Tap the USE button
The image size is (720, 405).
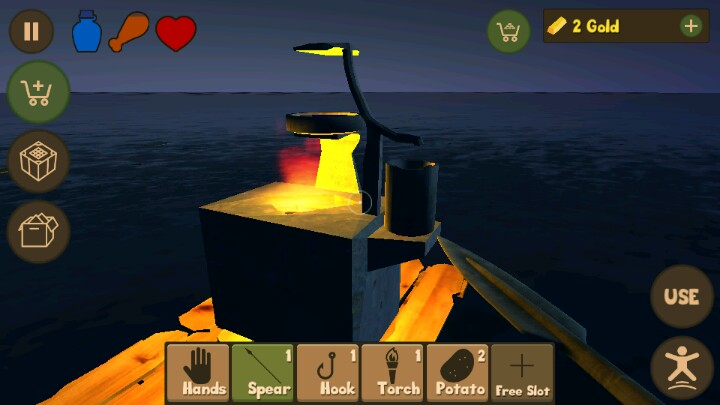tap(682, 296)
